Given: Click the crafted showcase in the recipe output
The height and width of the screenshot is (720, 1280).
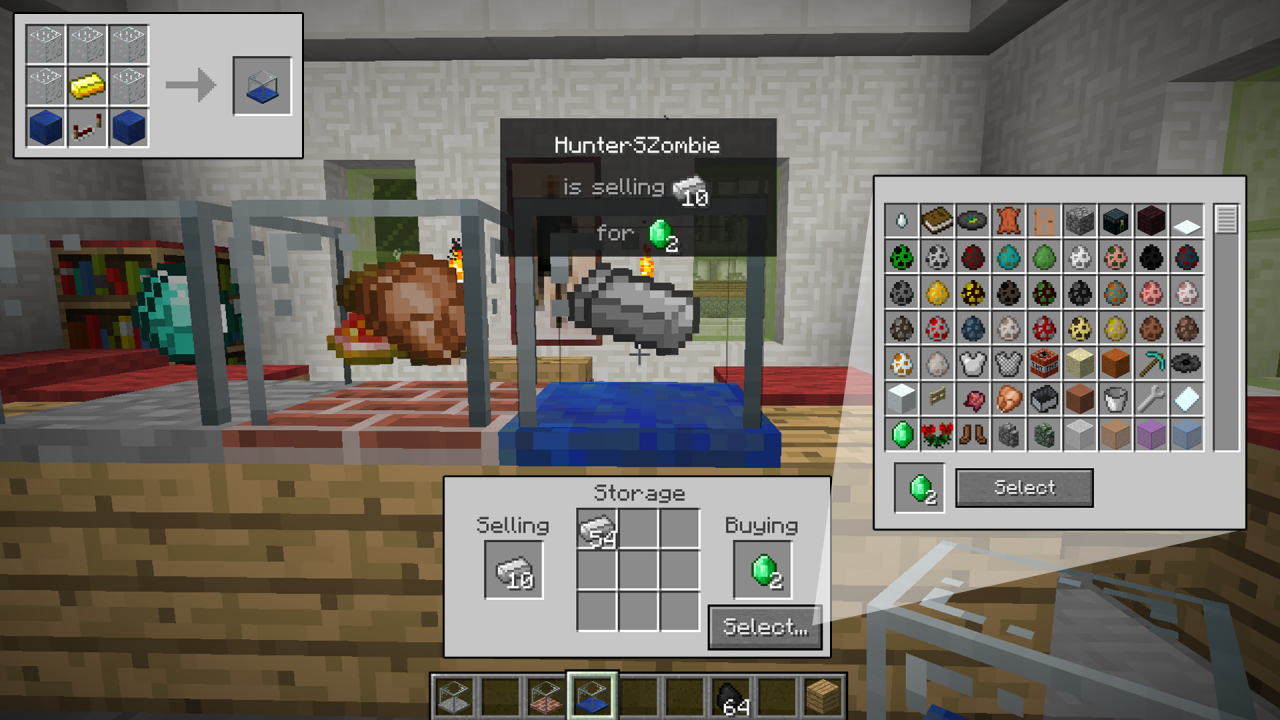Looking at the screenshot, I should tap(262, 86).
